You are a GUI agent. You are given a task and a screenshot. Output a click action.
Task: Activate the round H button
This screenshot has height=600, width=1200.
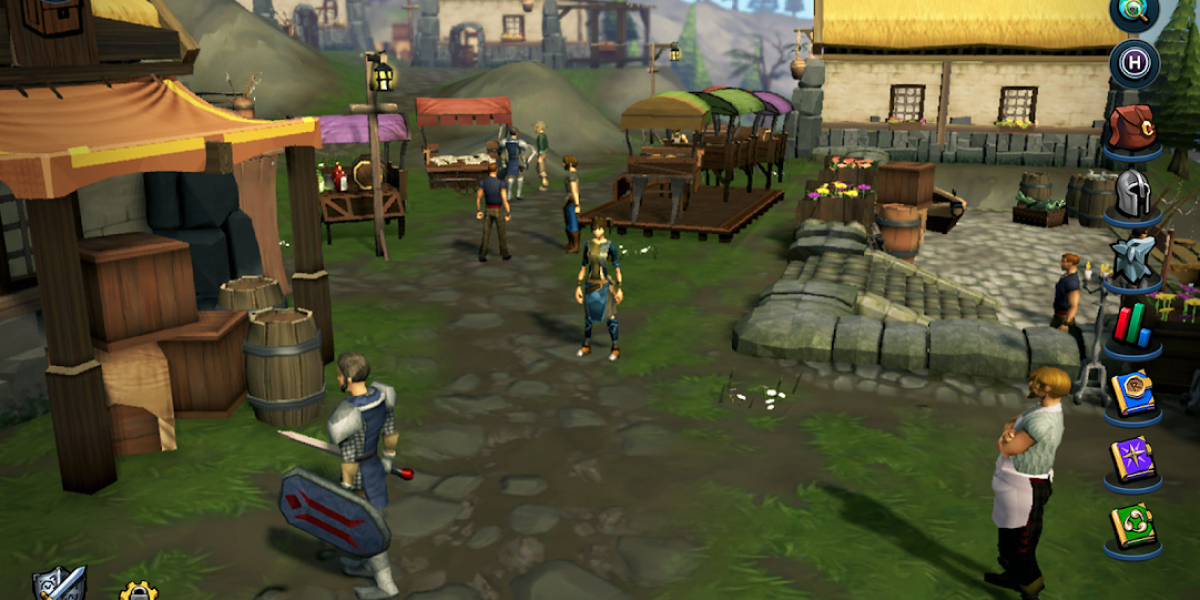1134,64
